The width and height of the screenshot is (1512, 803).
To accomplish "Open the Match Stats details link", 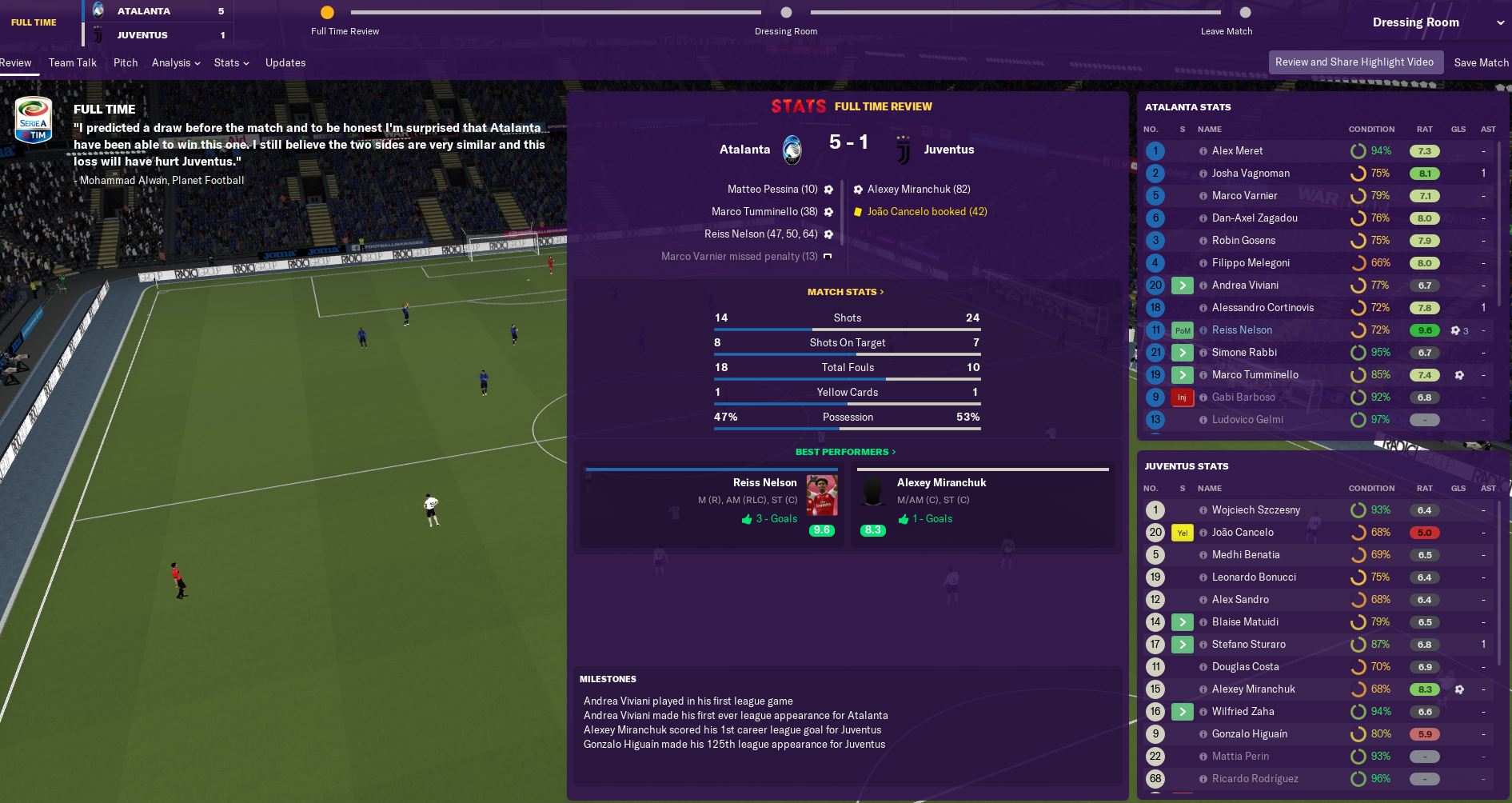I will pos(847,292).
